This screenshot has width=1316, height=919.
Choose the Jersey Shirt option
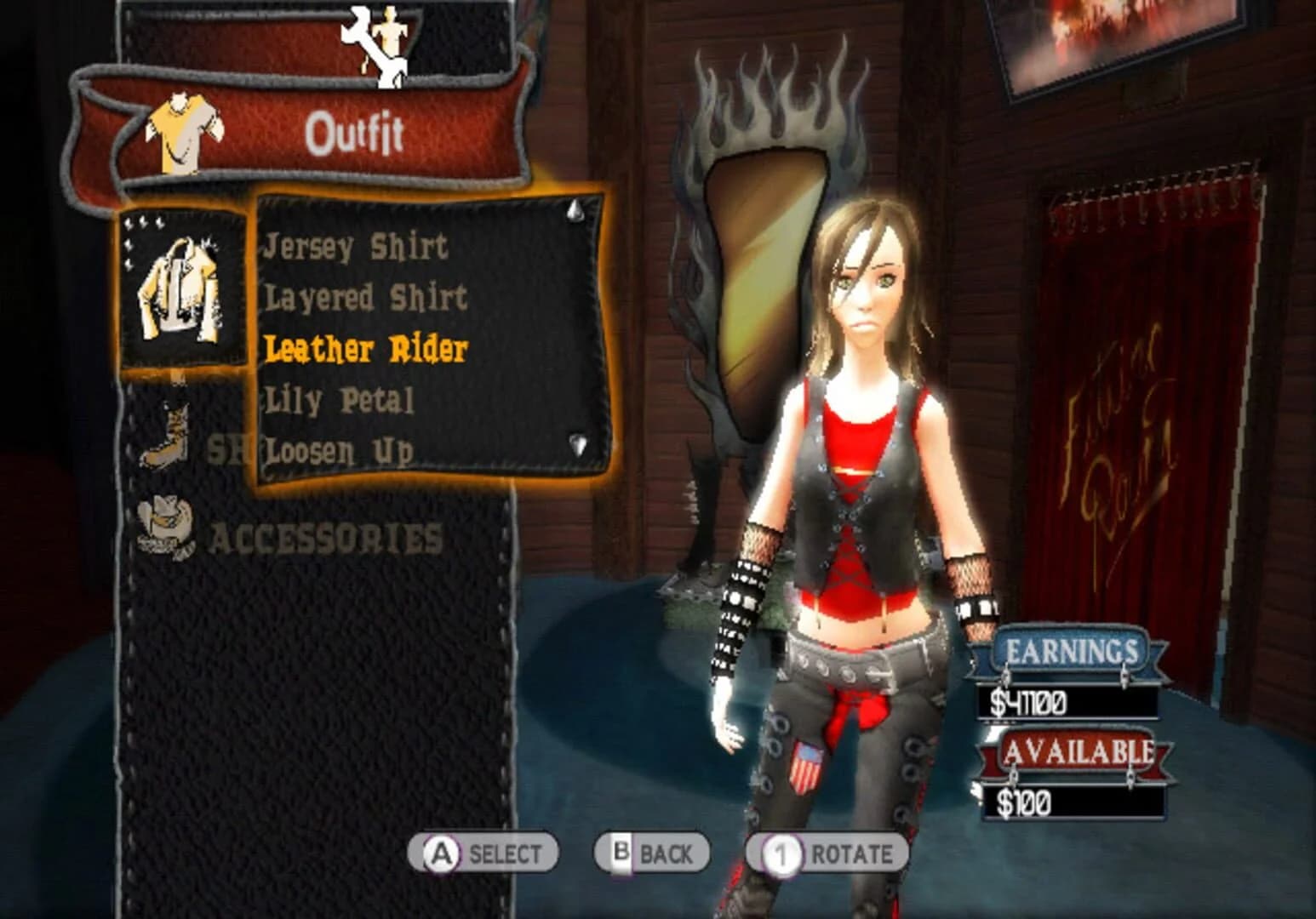[x=357, y=248]
